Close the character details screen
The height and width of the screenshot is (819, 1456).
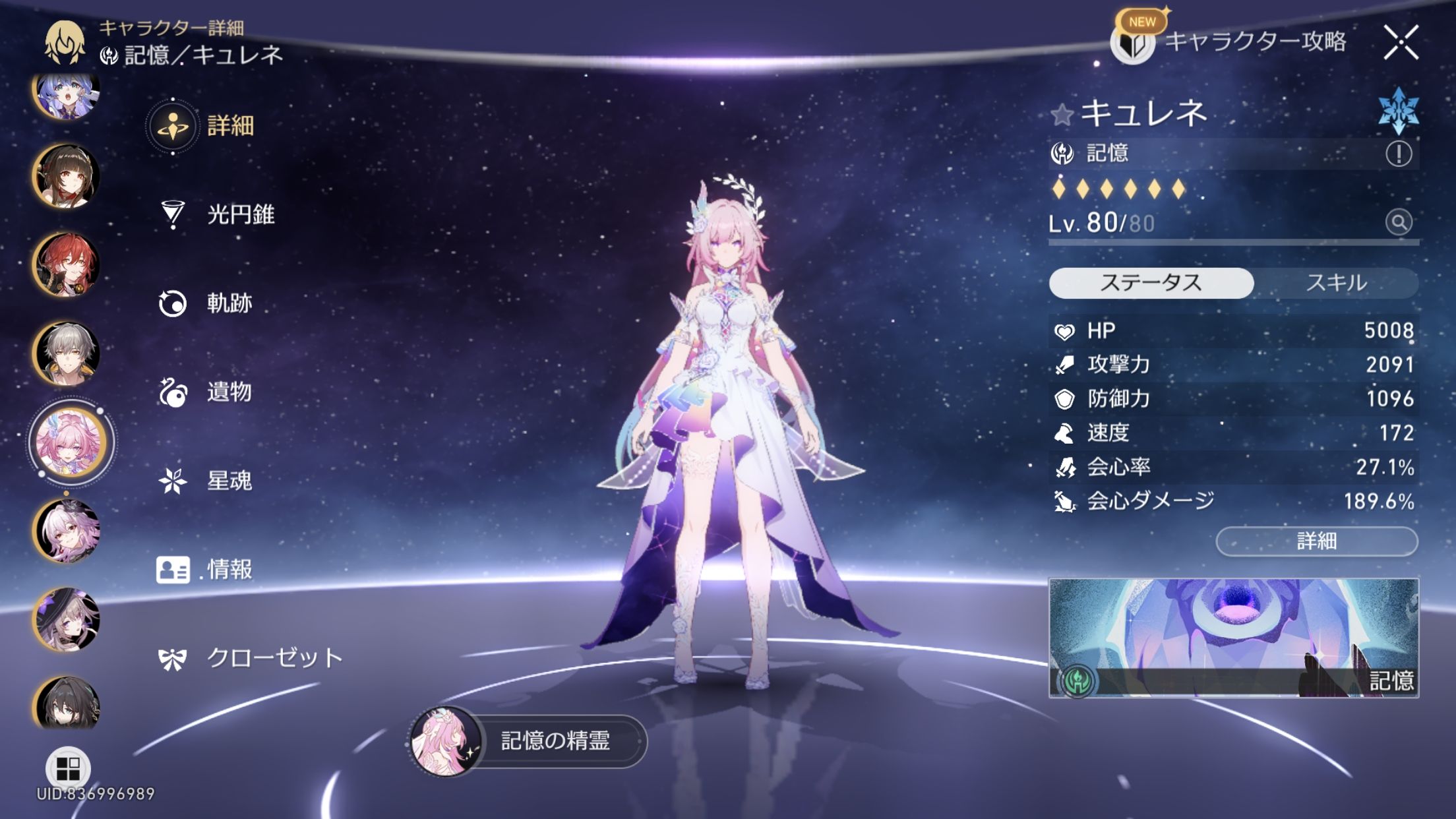(1401, 44)
